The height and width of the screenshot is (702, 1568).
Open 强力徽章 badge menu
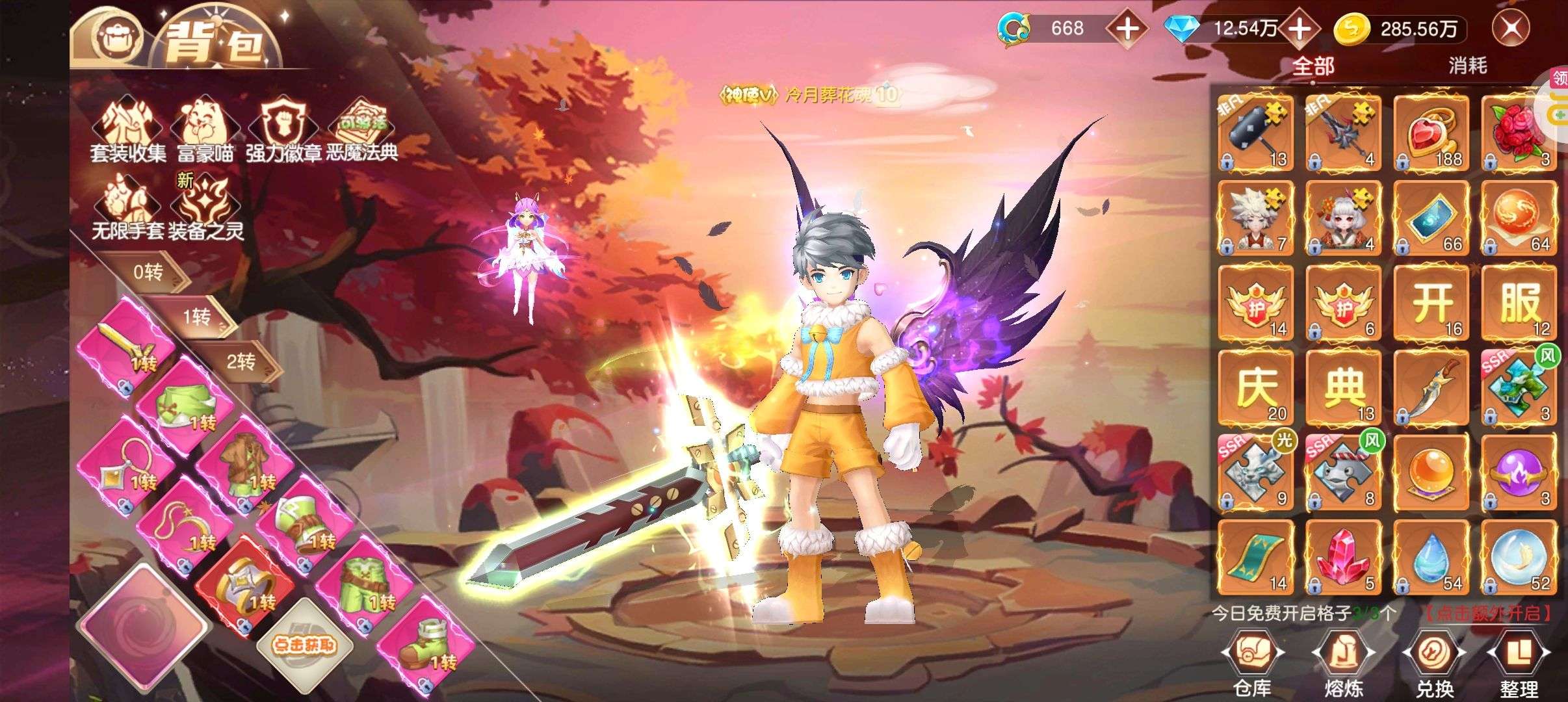pyautogui.click(x=283, y=131)
